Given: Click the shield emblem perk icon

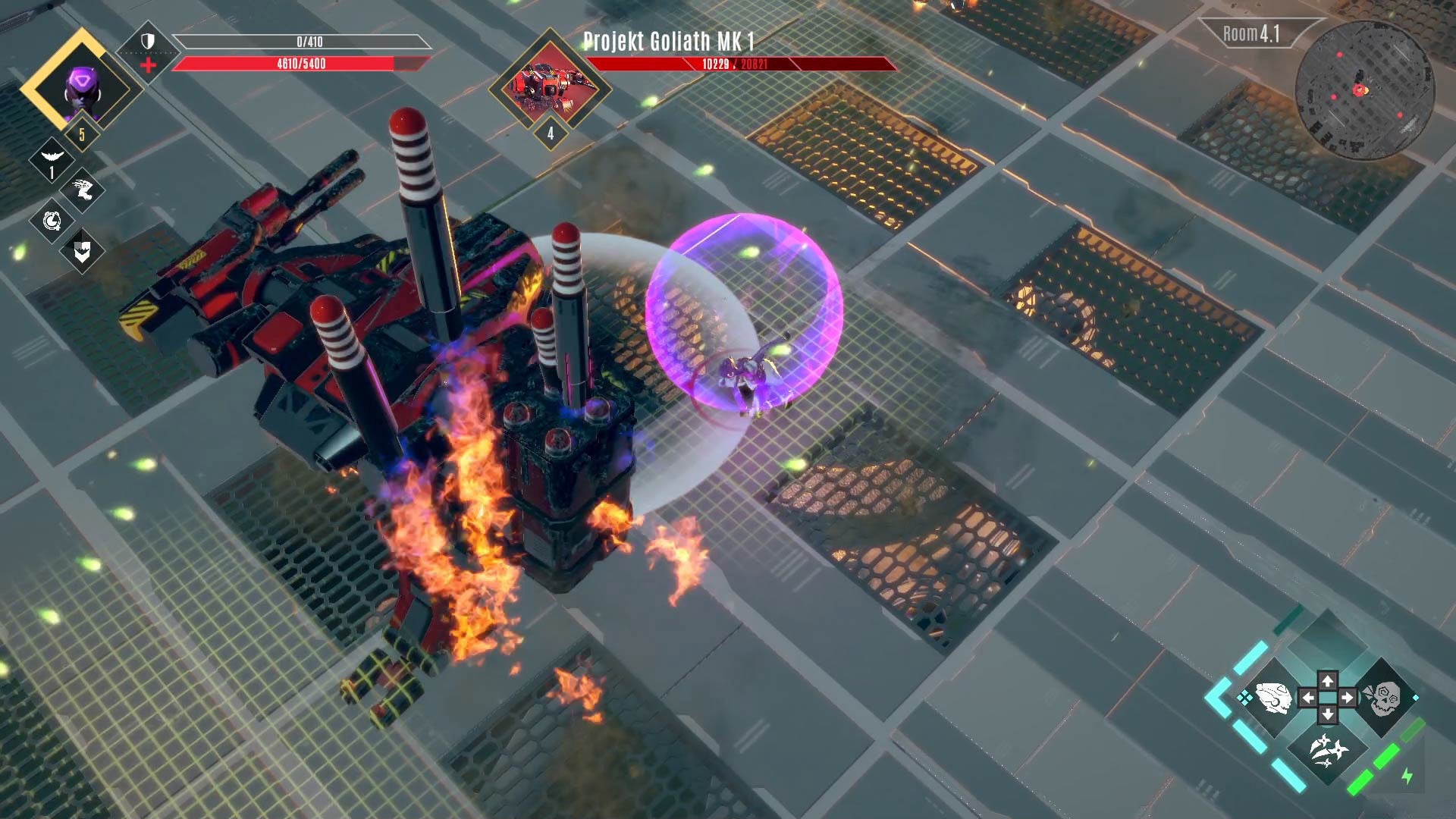Looking at the screenshot, I should (83, 252).
